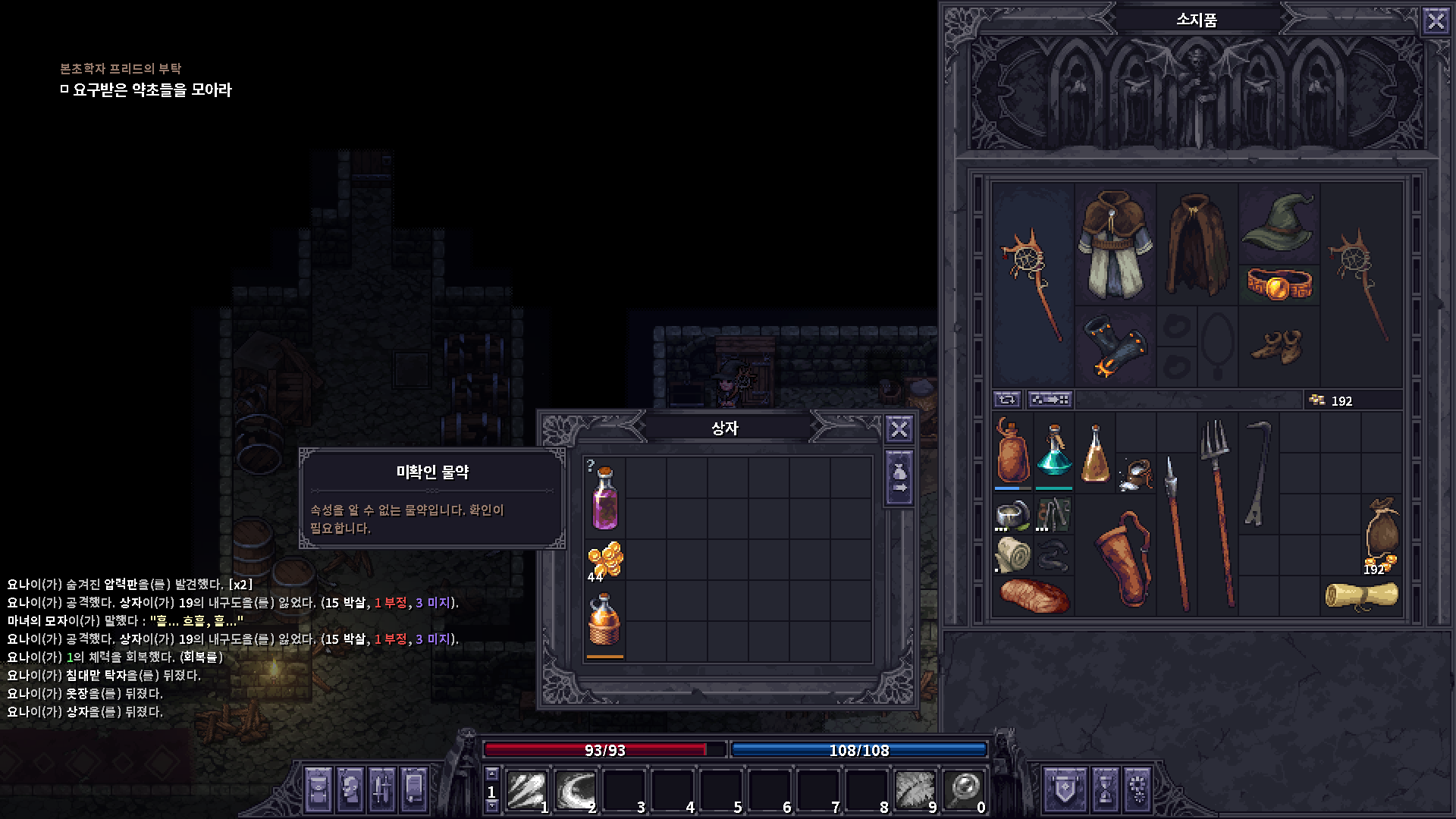Select the equipped gloves slot
Image resolution: width=1456 pixels, height=819 pixels.
tap(1115, 347)
